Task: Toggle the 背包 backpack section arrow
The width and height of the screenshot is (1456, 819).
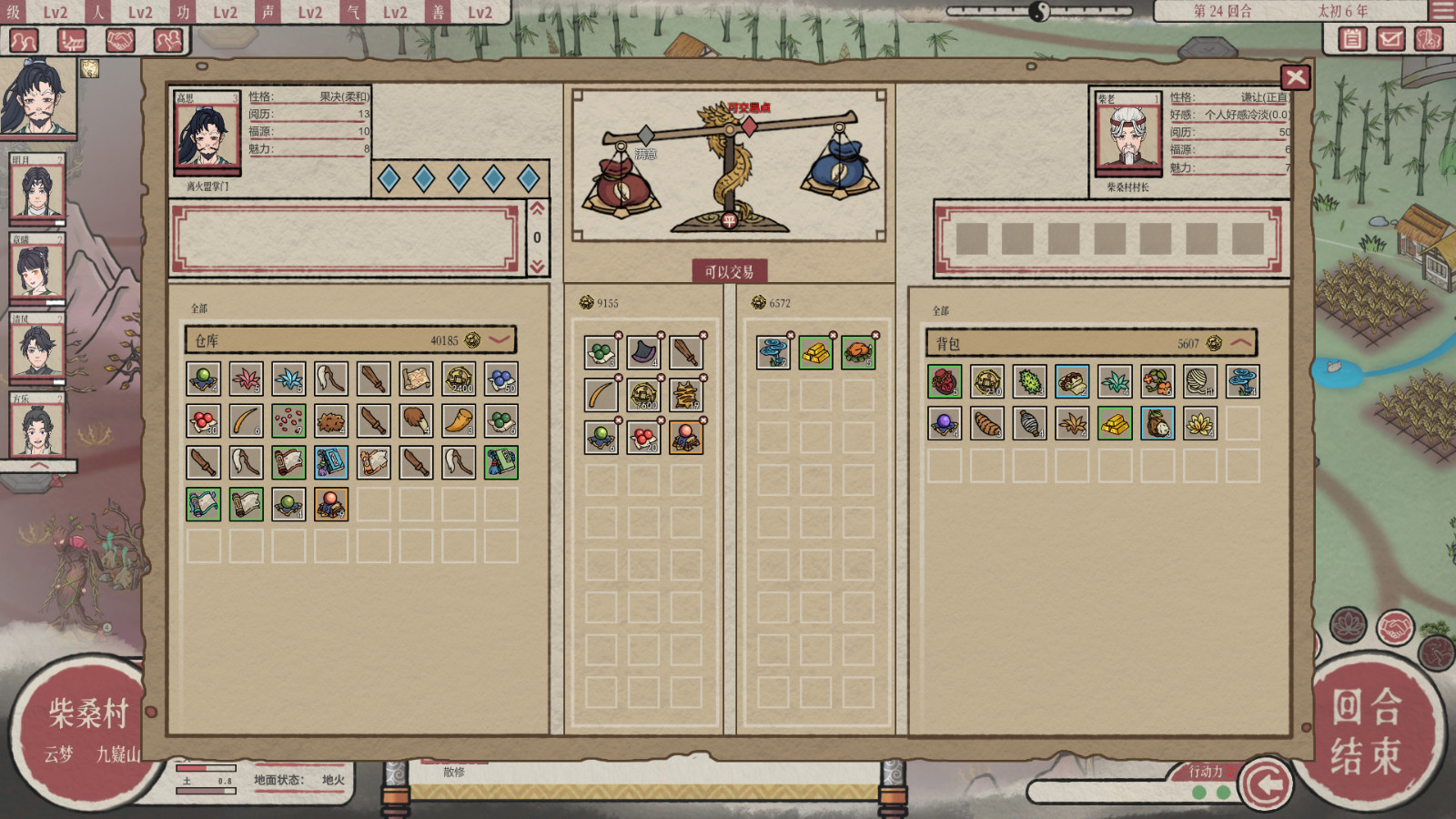Action: pyautogui.click(x=1241, y=343)
